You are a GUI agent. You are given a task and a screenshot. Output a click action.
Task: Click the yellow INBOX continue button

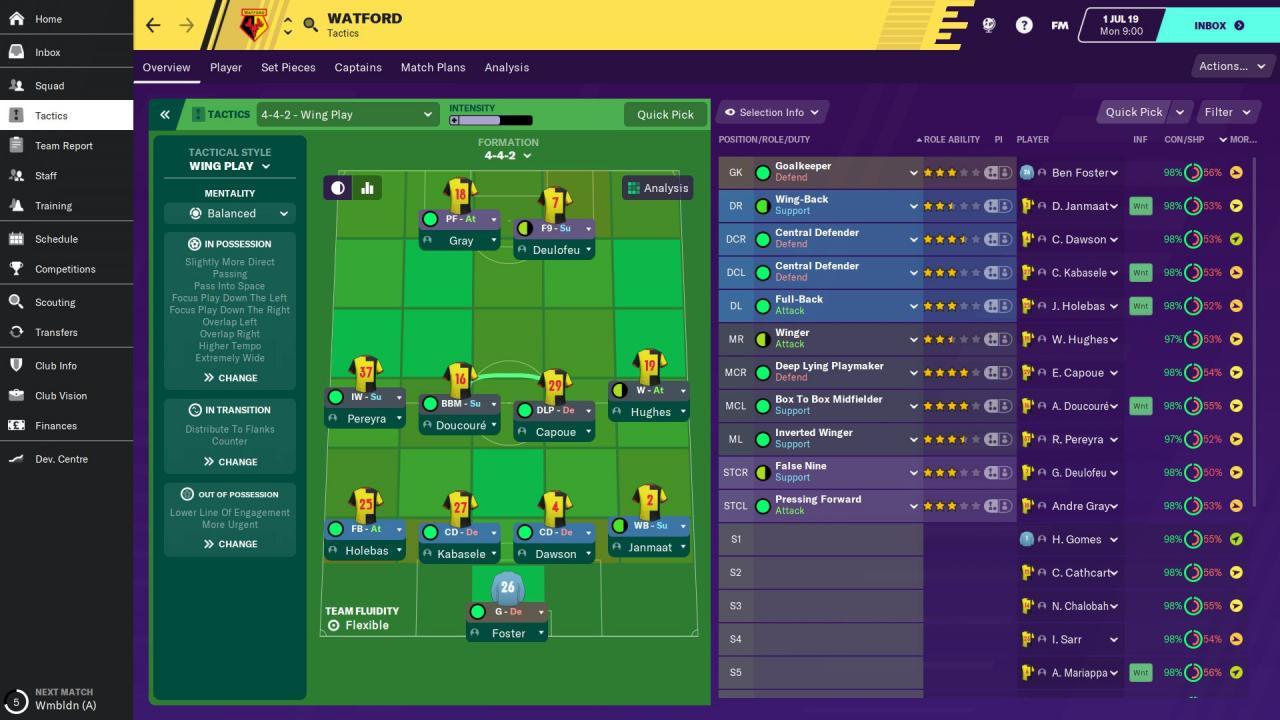tap(1217, 25)
